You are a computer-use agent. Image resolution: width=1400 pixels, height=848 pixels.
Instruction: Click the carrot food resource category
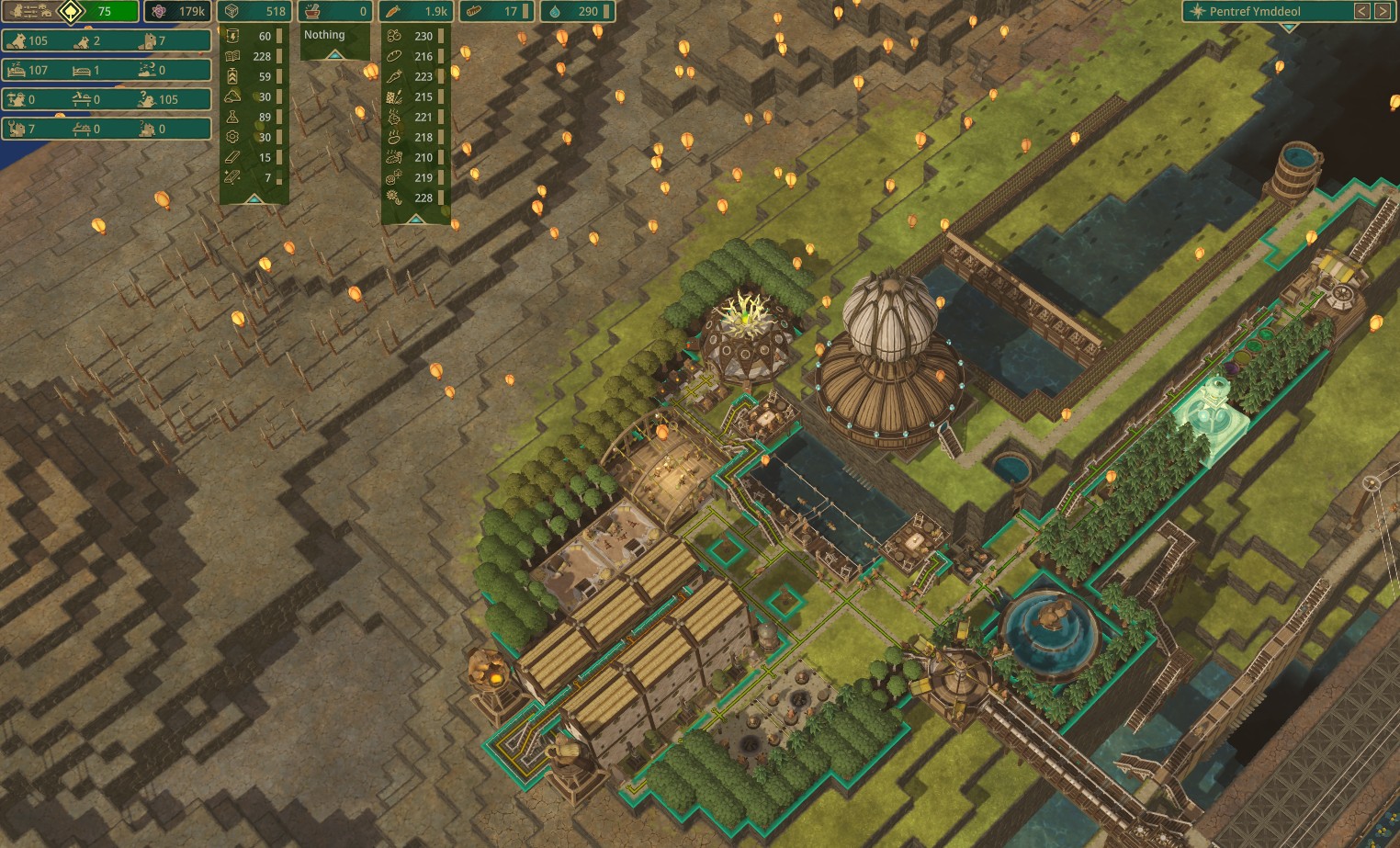pyautogui.click(x=415, y=11)
